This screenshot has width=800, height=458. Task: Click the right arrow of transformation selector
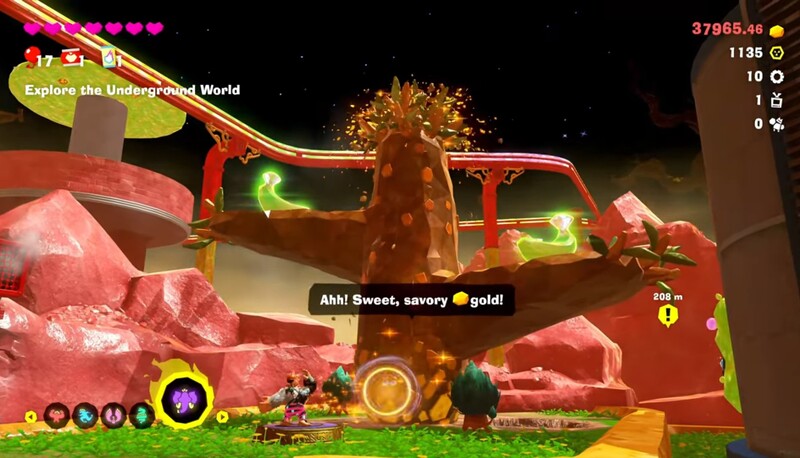click(x=222, y=416)
